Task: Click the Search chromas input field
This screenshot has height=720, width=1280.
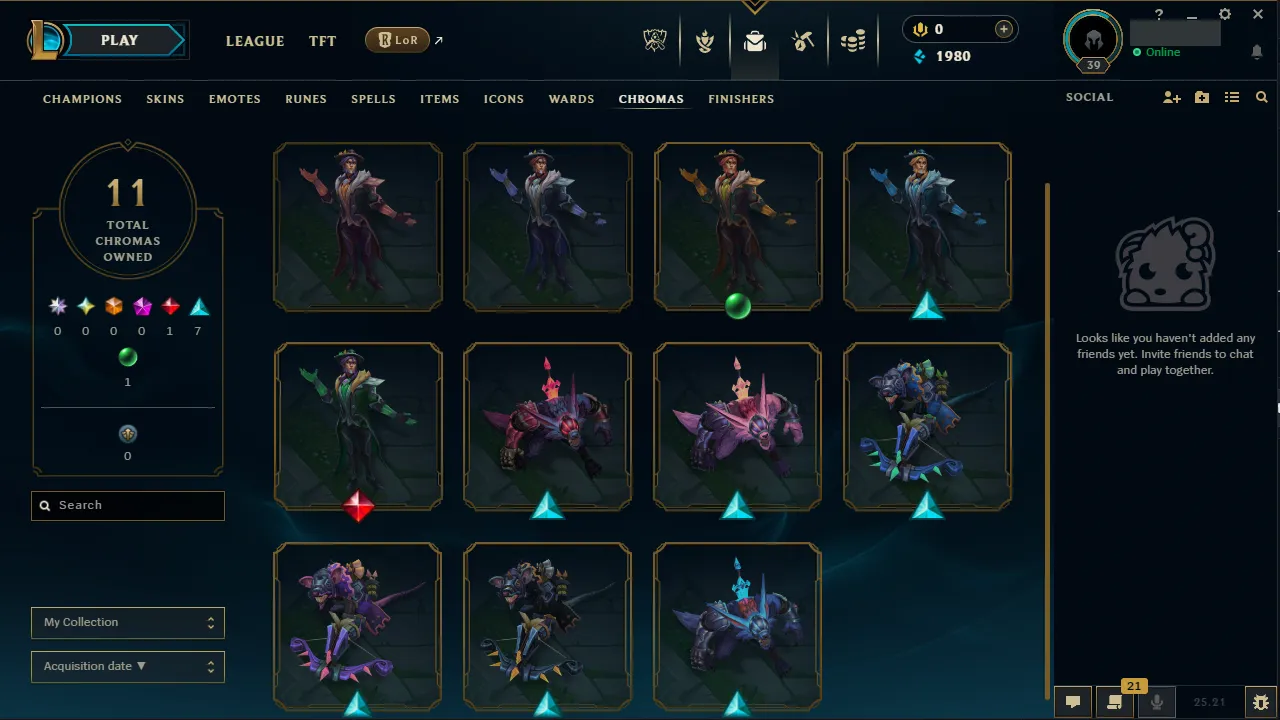Action: [x=127, y=506]
